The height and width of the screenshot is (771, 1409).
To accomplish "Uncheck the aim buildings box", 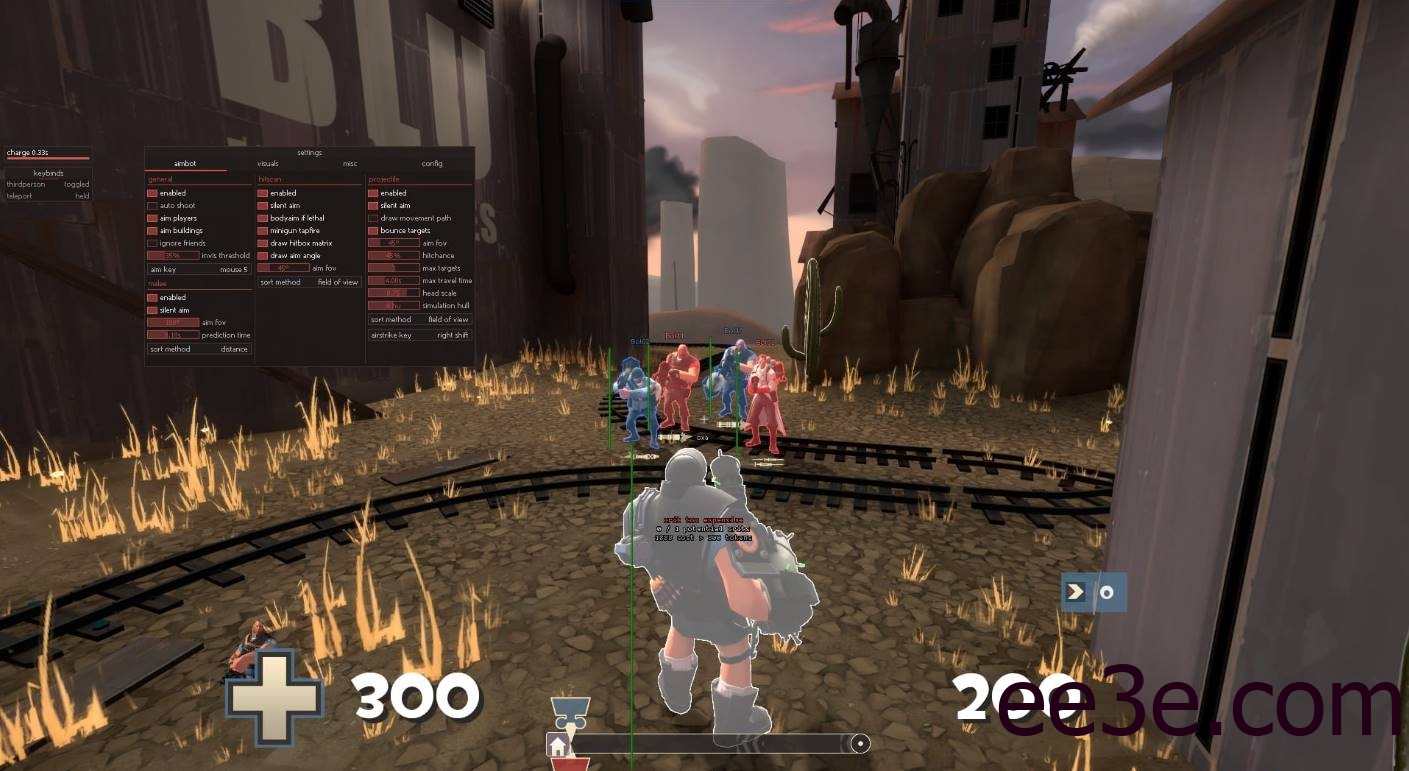I will (x=153, y=231).
